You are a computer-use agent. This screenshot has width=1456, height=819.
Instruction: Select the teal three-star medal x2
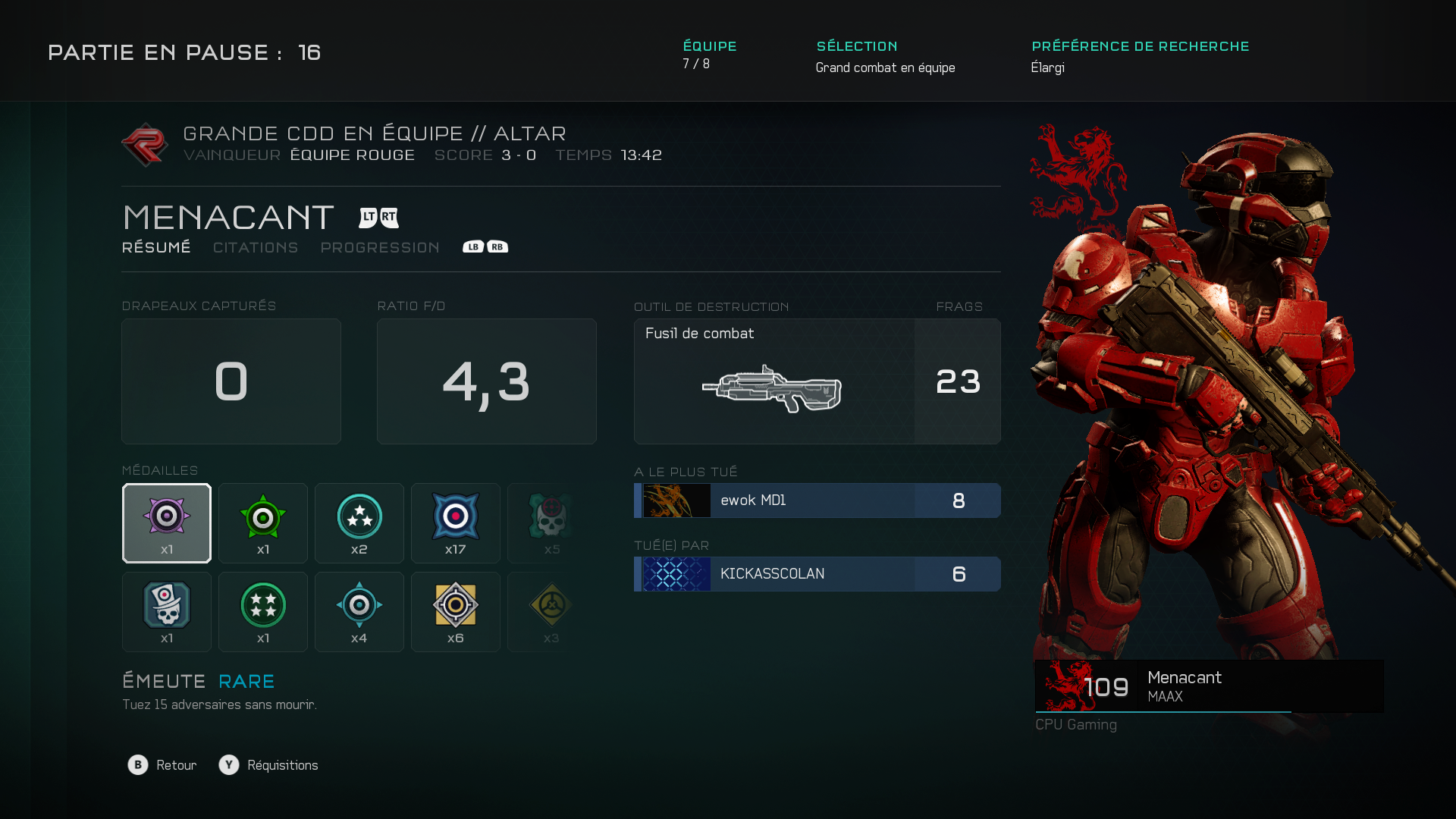click(x=359, y=523)
